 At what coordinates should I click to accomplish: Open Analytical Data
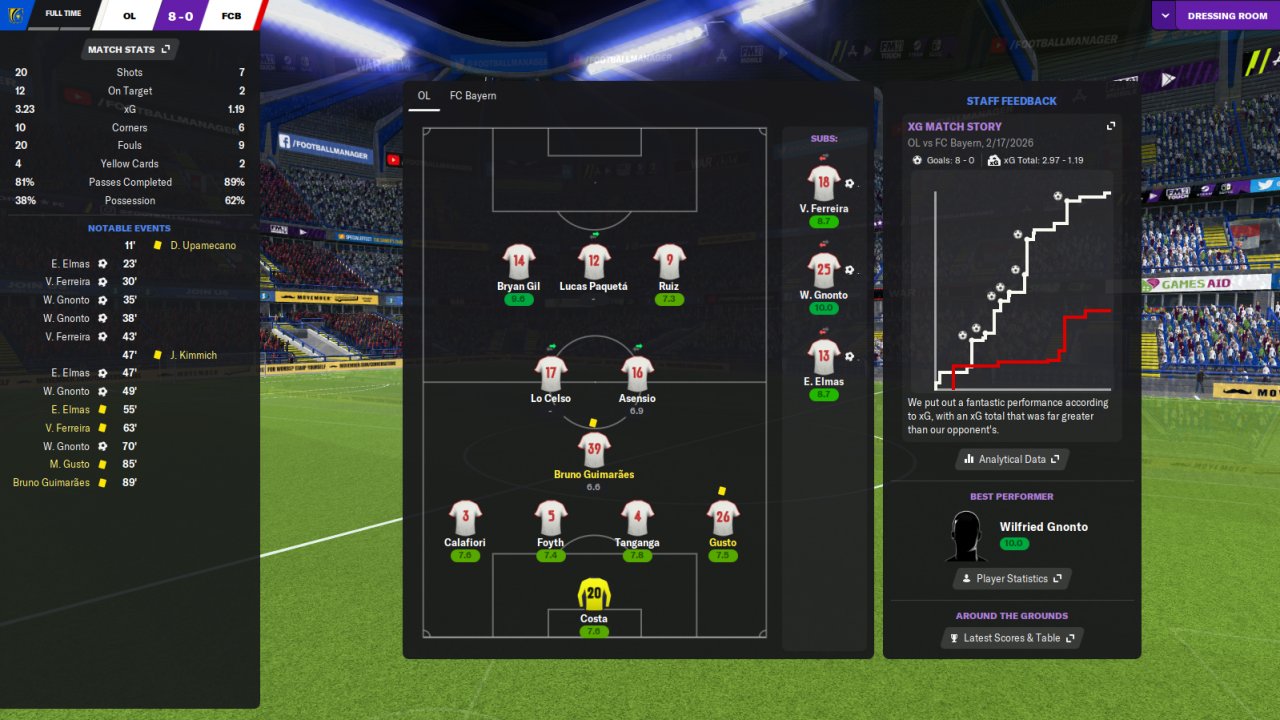(x=1012, y=459)
